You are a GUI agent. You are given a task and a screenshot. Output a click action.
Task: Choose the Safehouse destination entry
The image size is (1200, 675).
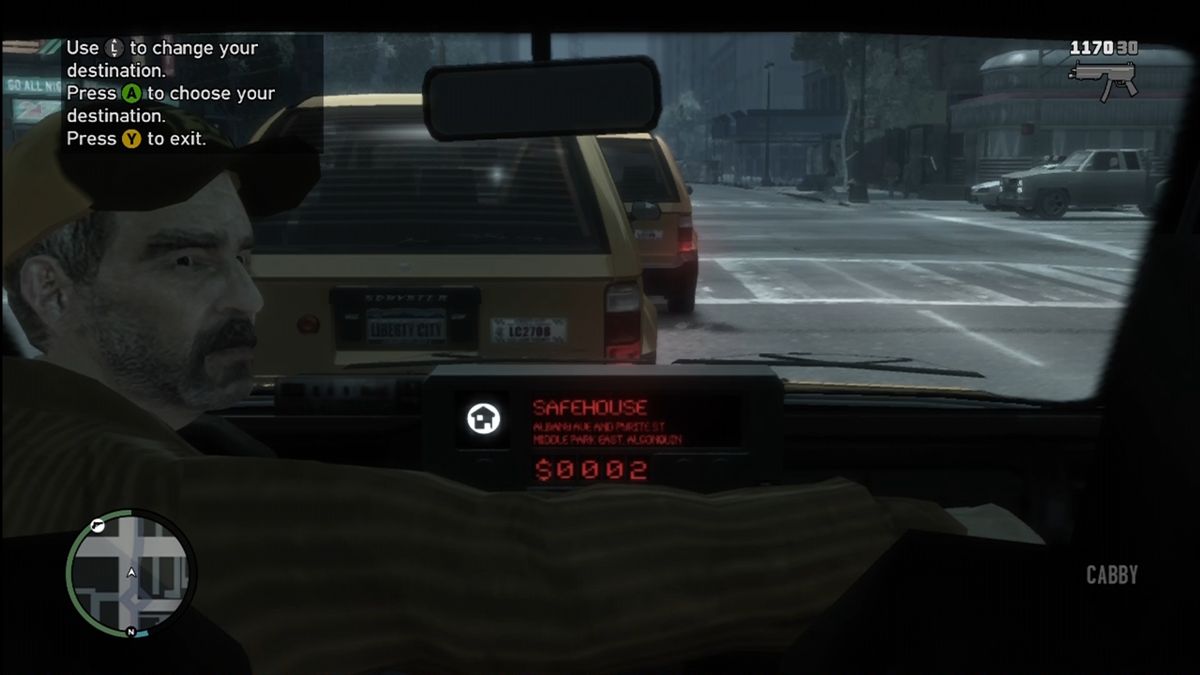(x=590, y=407)
